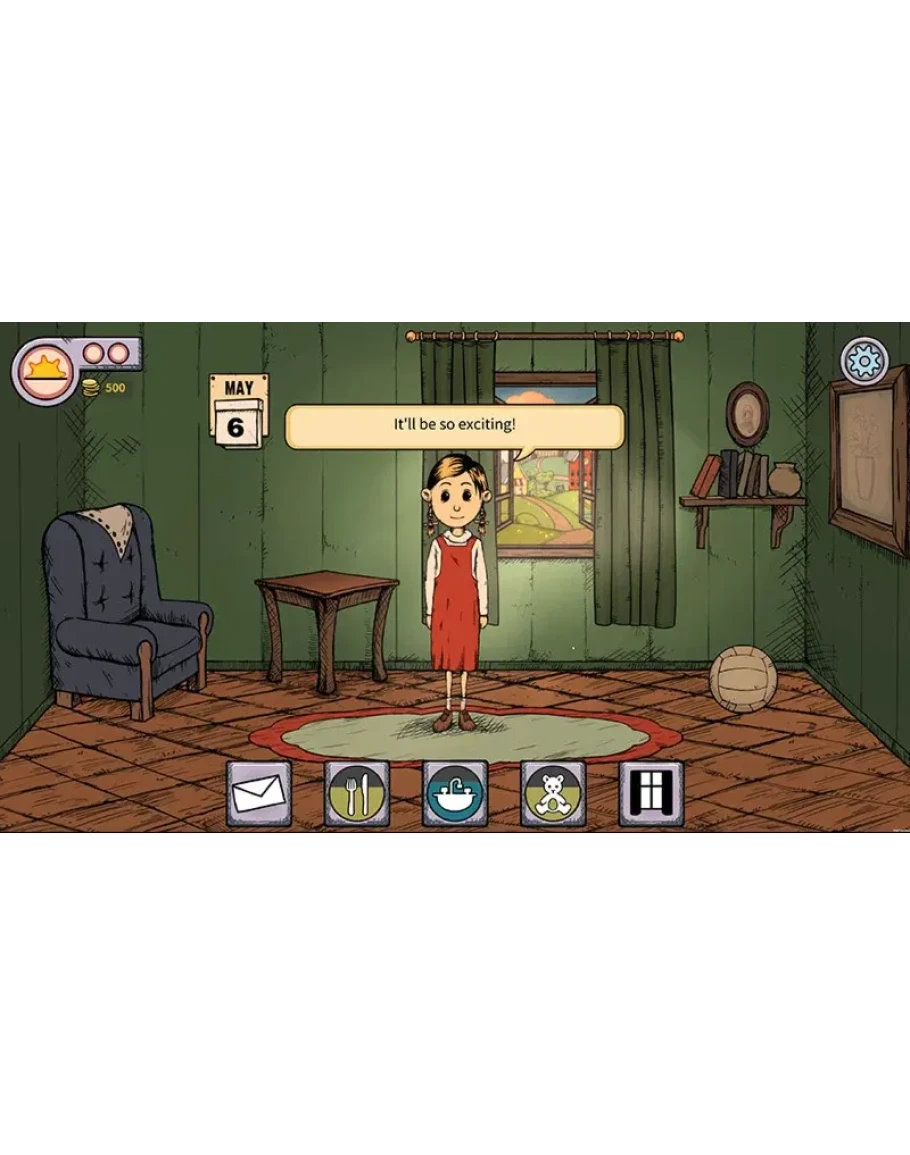Screen dimensions: 910x1155
Task: Advance the "It'll be so exciting!" speech bubble
Action: point(455,426)
